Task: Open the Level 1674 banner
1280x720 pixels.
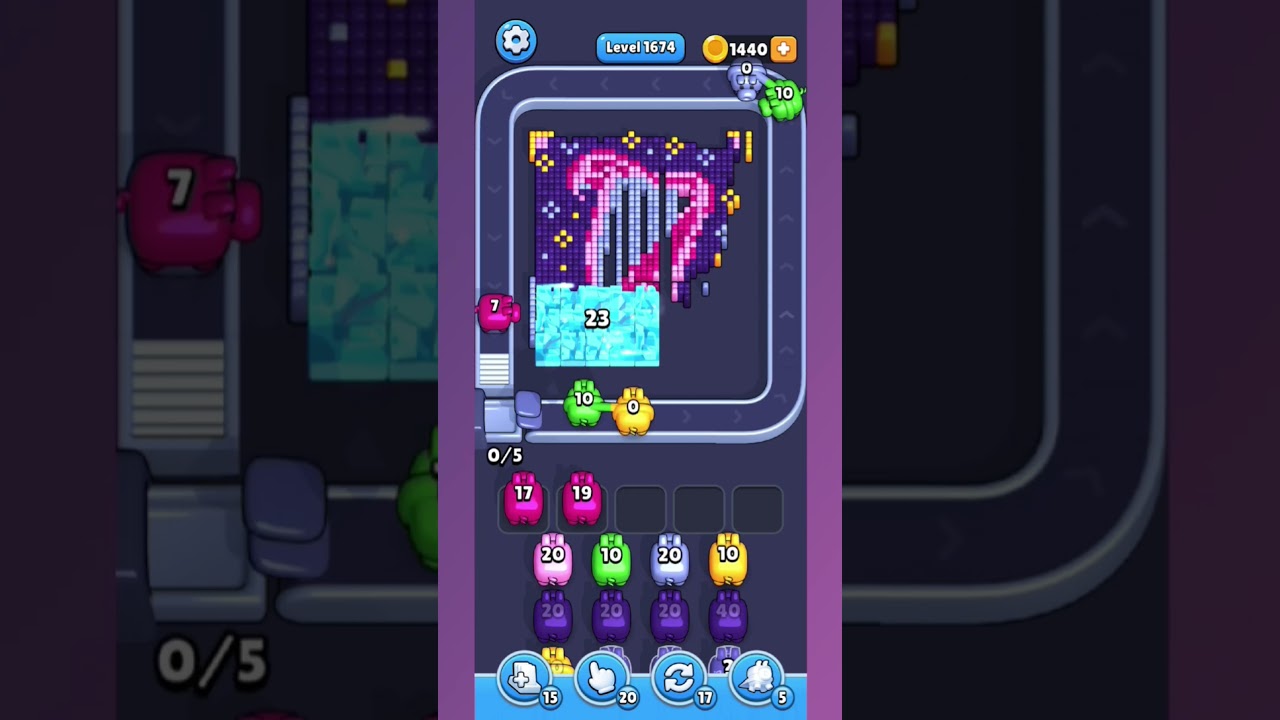Action: pyautogui.click(x=640, y=47)
